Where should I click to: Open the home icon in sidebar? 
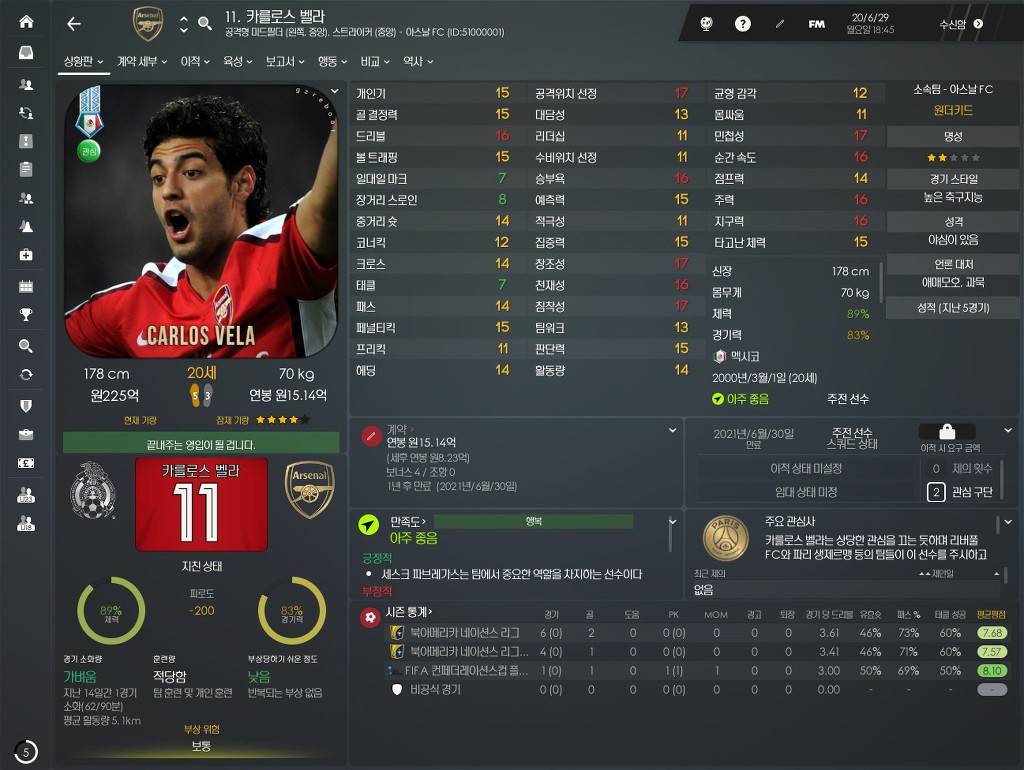point(26,22)
